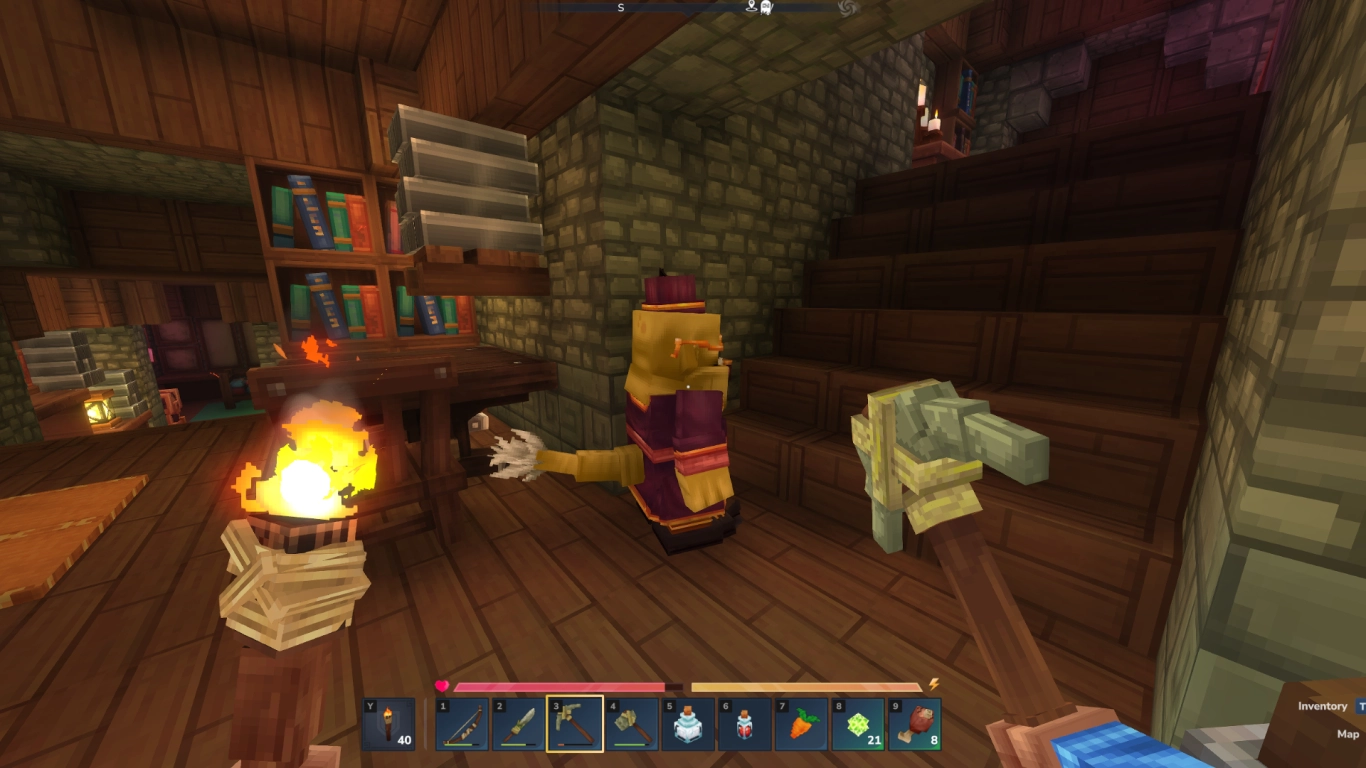
Task: Click the ghost marker on the compass bar
Action: pos(766,8)
